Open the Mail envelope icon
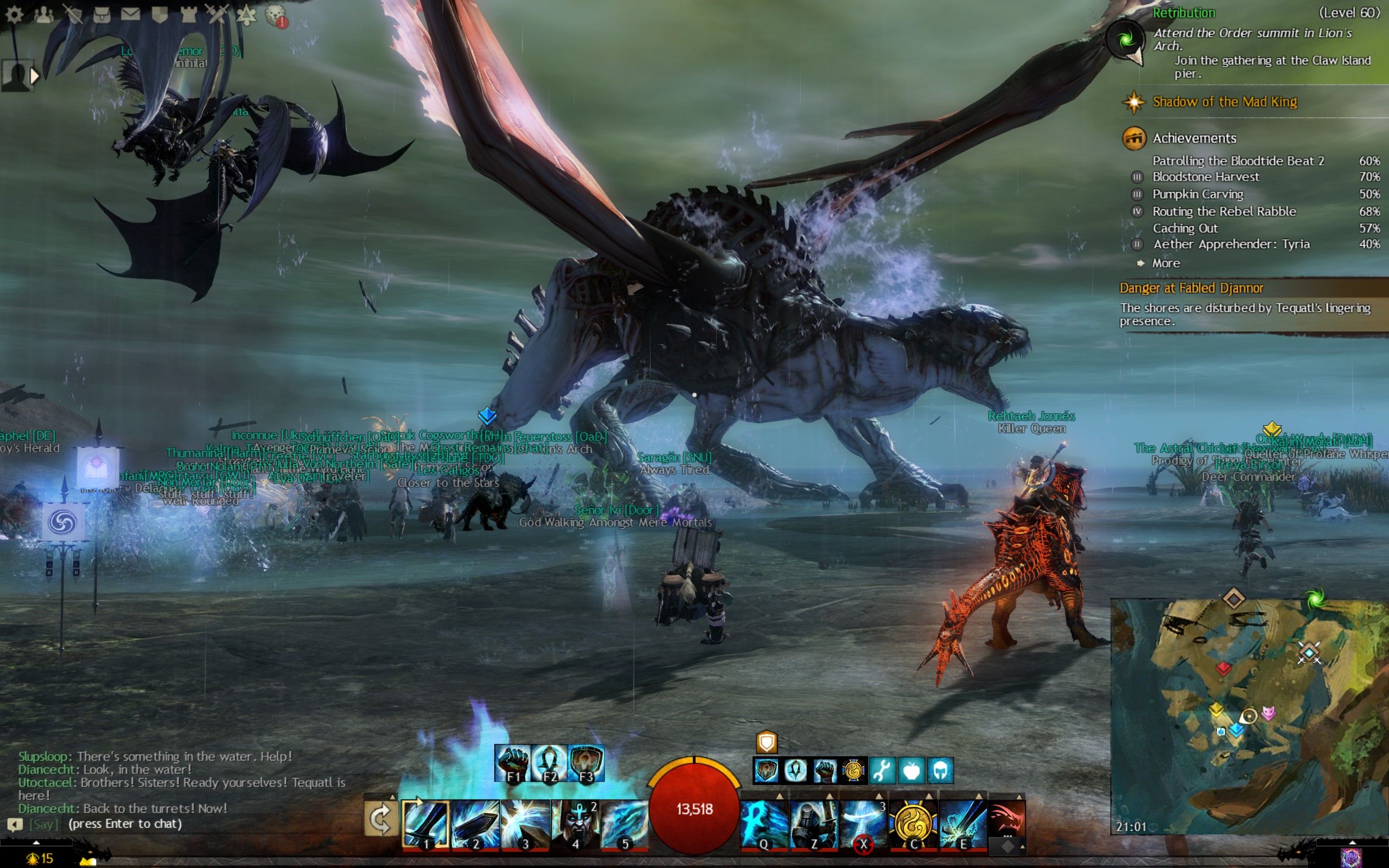1389x868 pixels. [x=131, y=14]
